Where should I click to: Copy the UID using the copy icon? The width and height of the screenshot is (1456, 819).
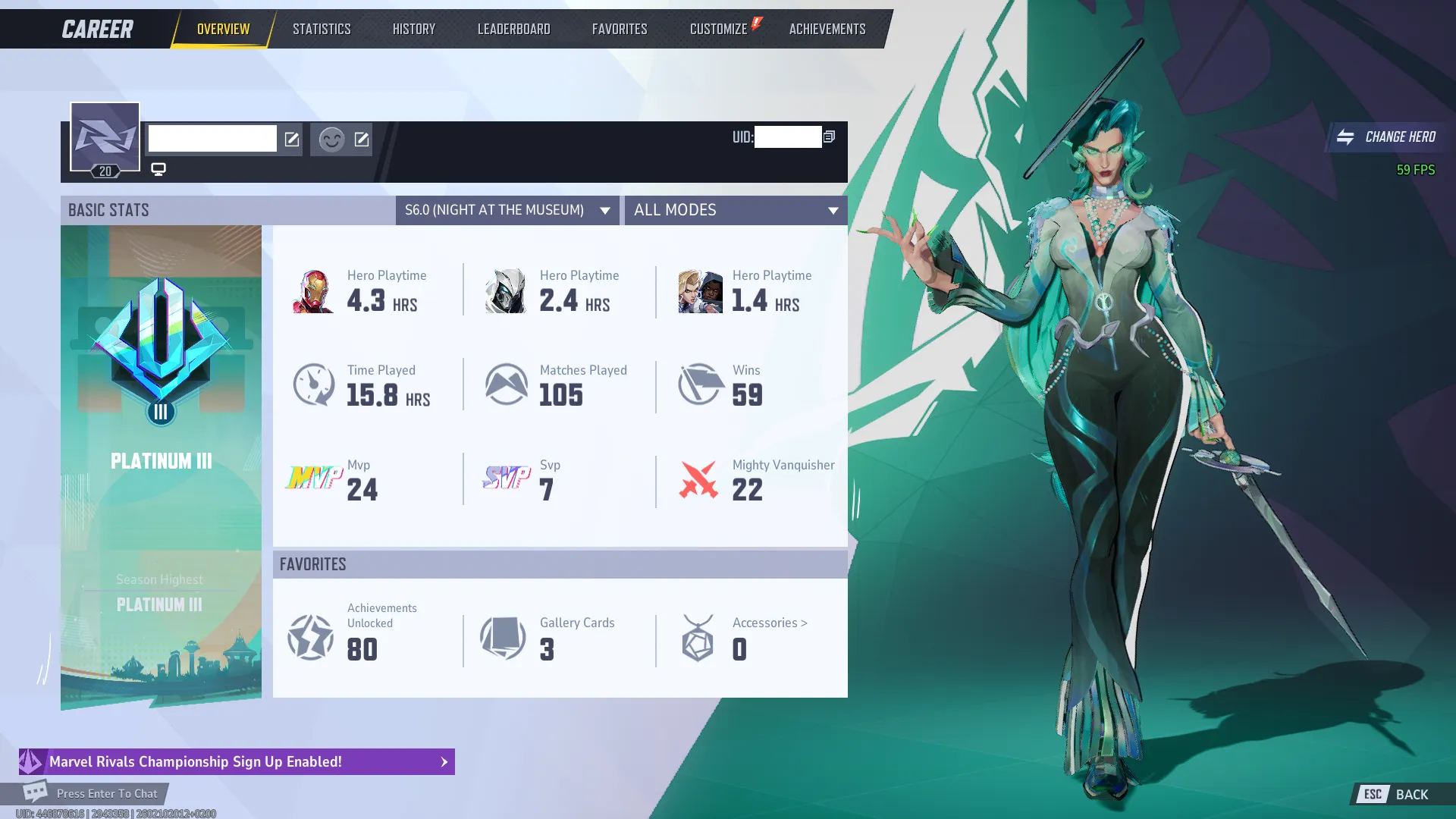pos(829,137)
